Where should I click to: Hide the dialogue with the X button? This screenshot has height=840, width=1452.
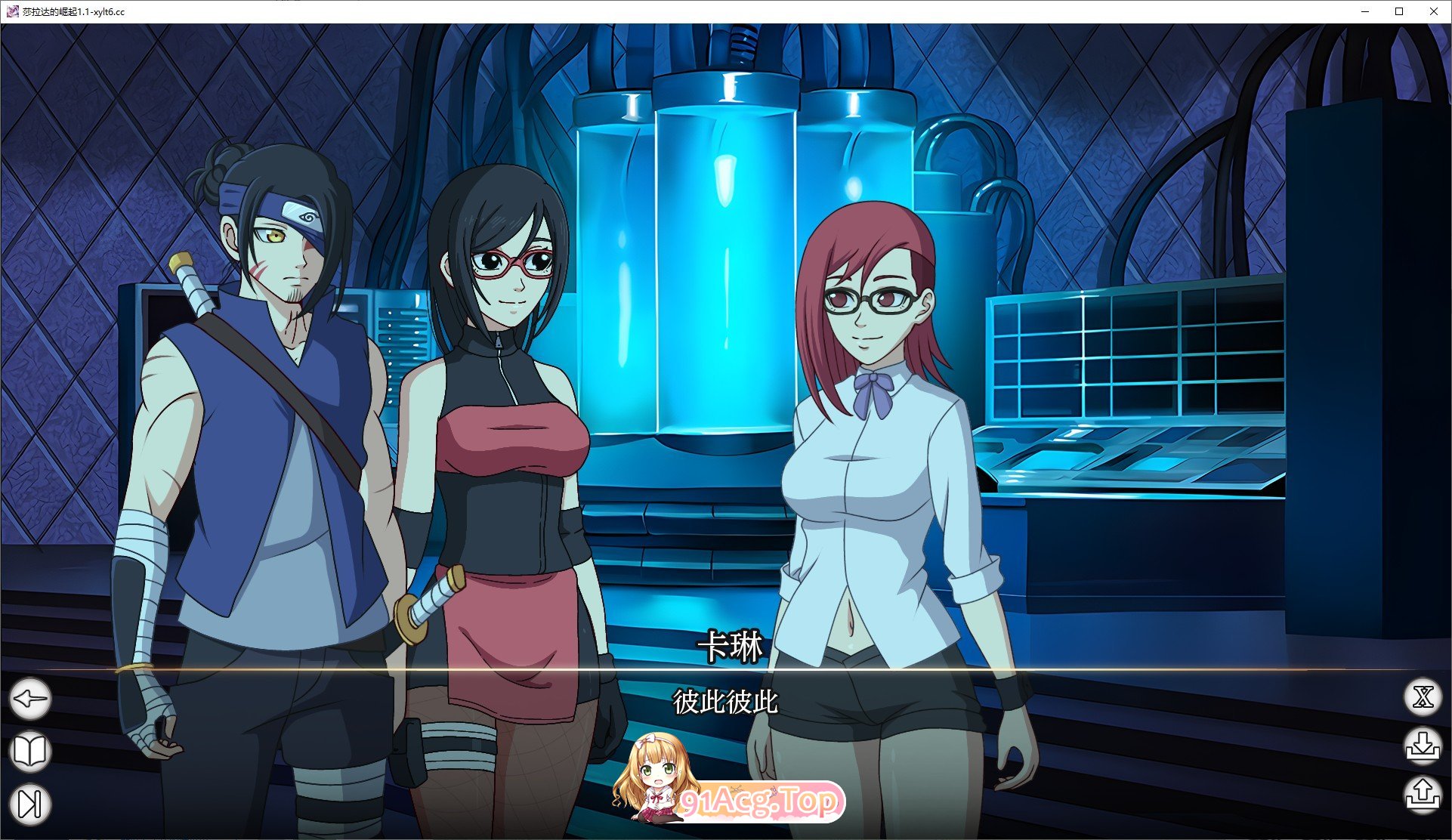[x=1423, y=697]
